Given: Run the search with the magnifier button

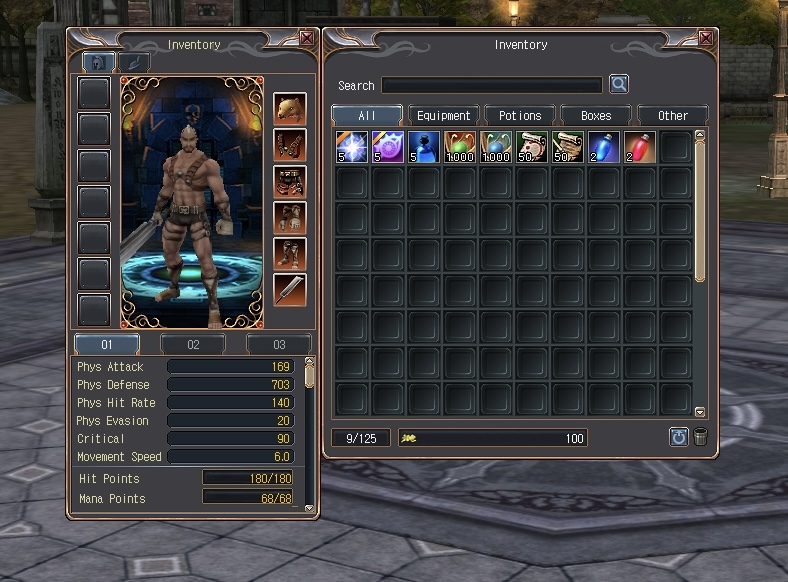Looking at the screenshot, I should [619, 84].
